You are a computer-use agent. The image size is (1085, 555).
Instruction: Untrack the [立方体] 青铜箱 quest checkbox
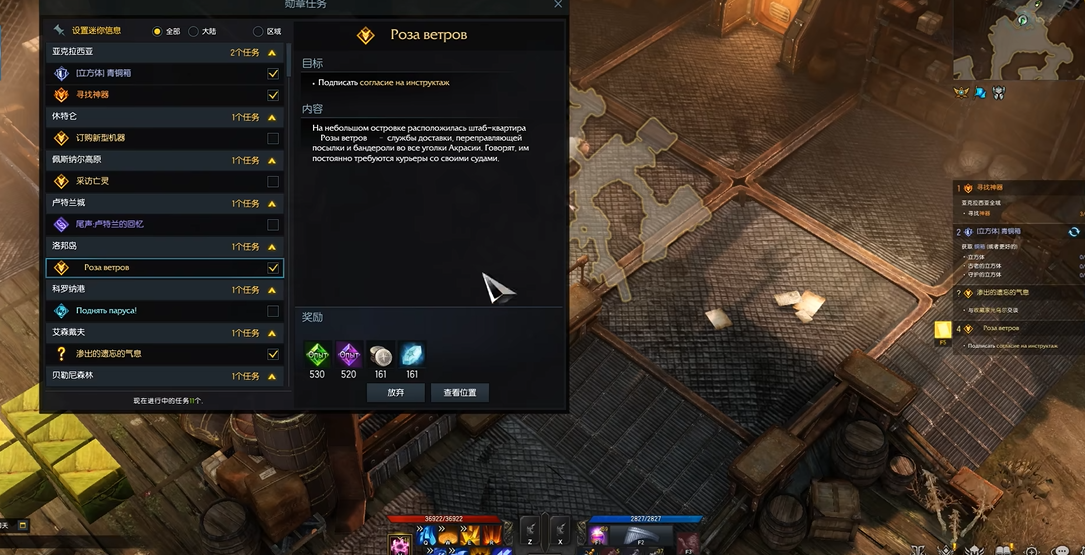273,74
